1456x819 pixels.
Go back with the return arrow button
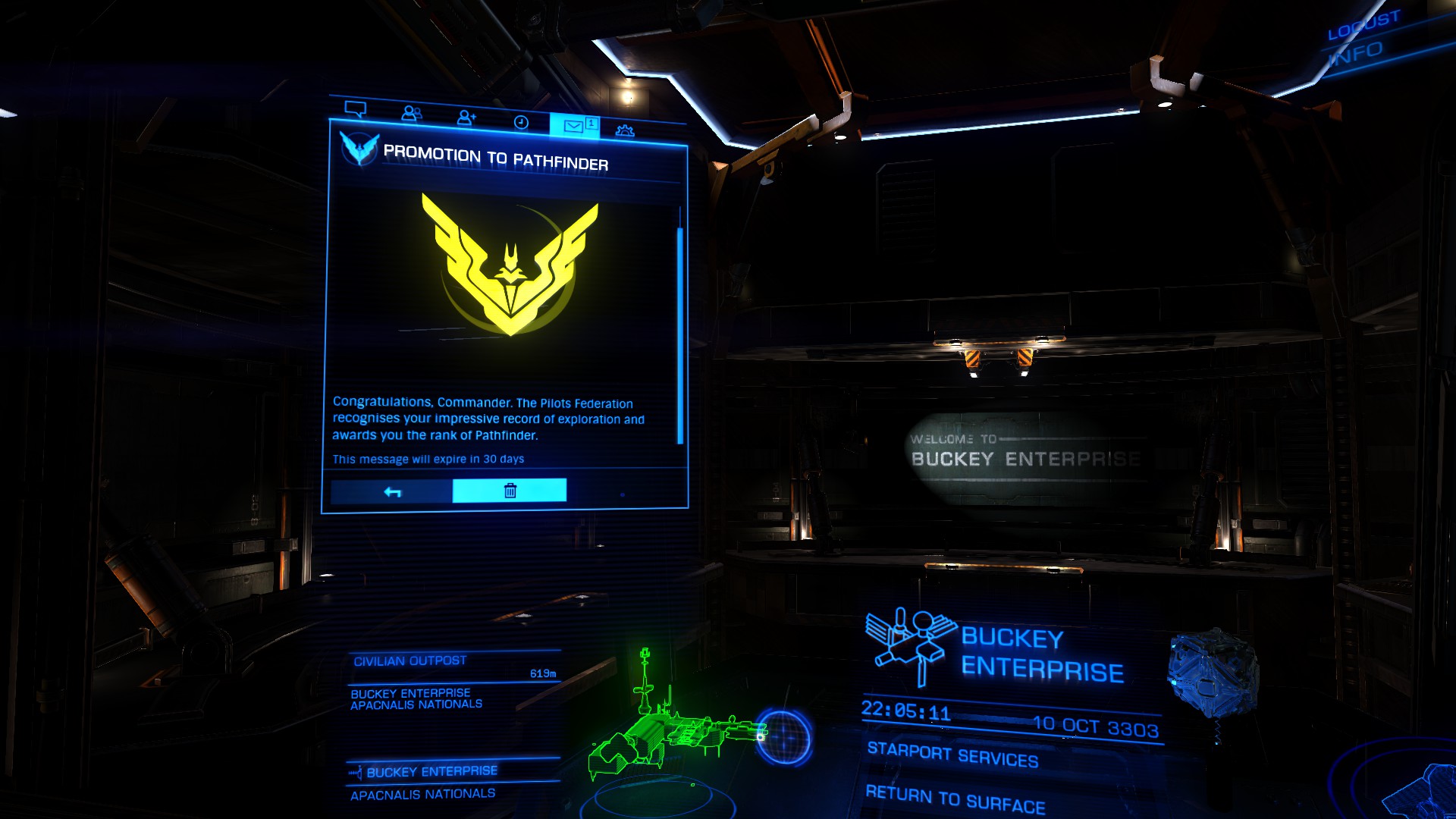[x=392, y=491]
